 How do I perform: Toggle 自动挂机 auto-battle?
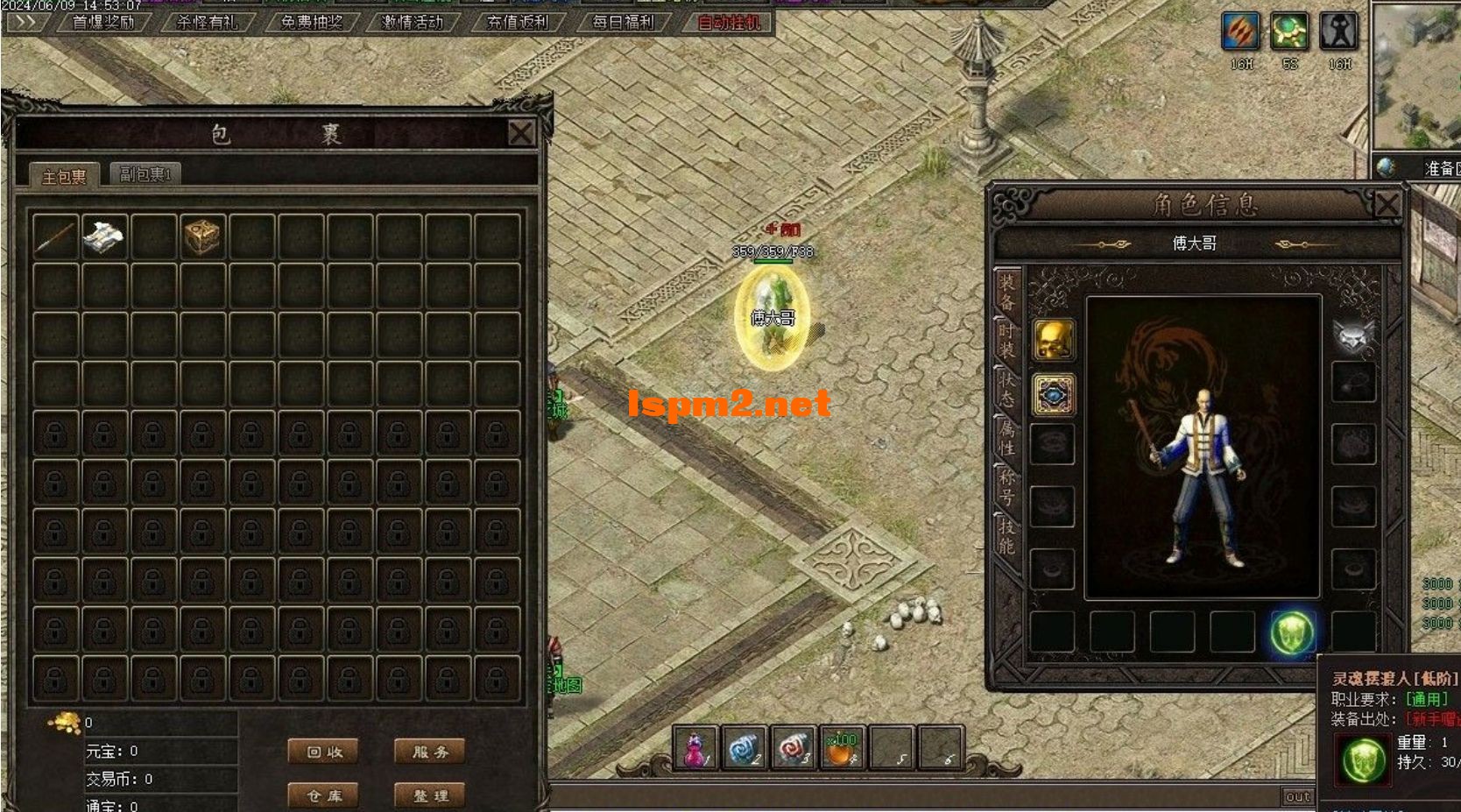729,22
